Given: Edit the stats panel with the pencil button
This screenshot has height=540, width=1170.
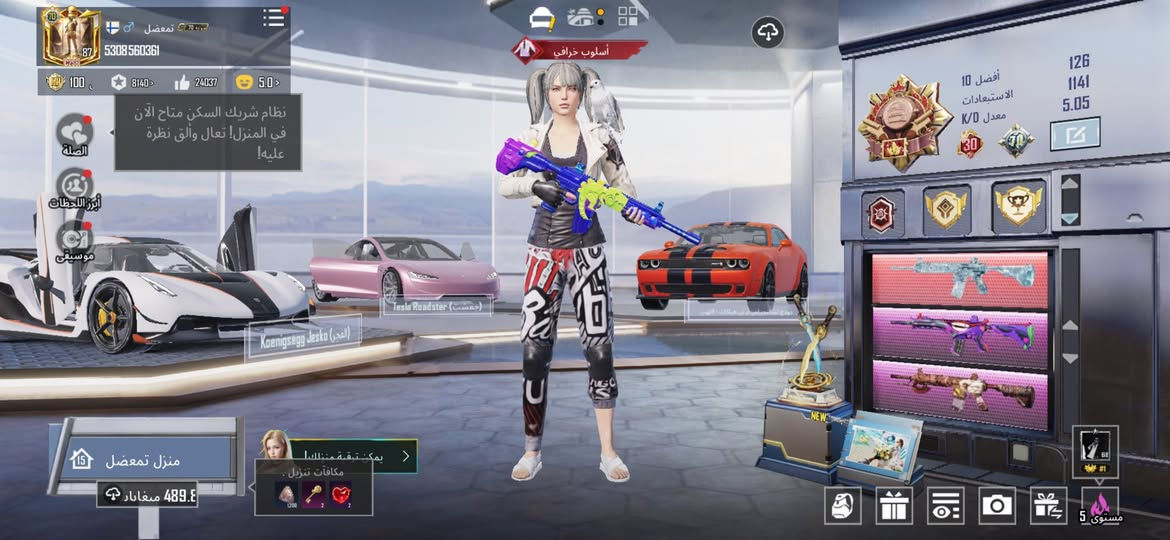Looking at the screenshot, I should click(x=1075, y=133).
